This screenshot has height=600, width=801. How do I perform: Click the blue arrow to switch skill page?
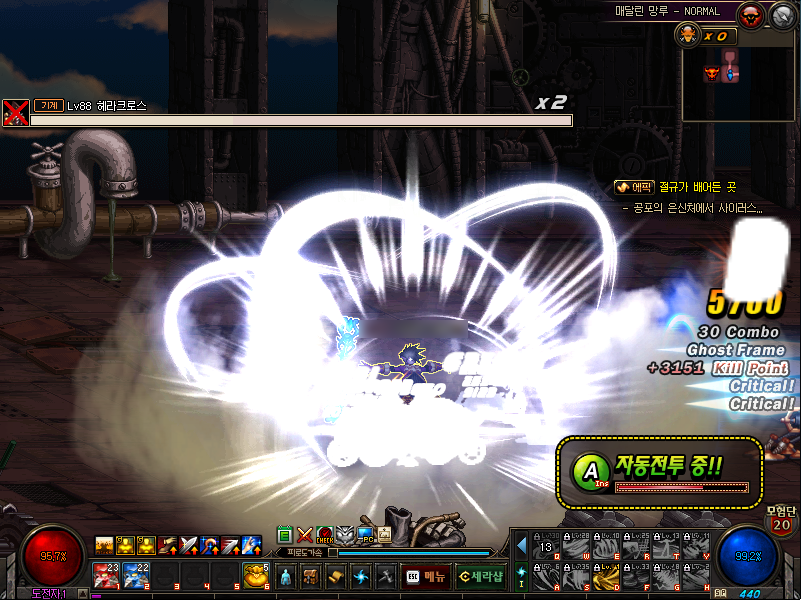(x=521, y=546)
